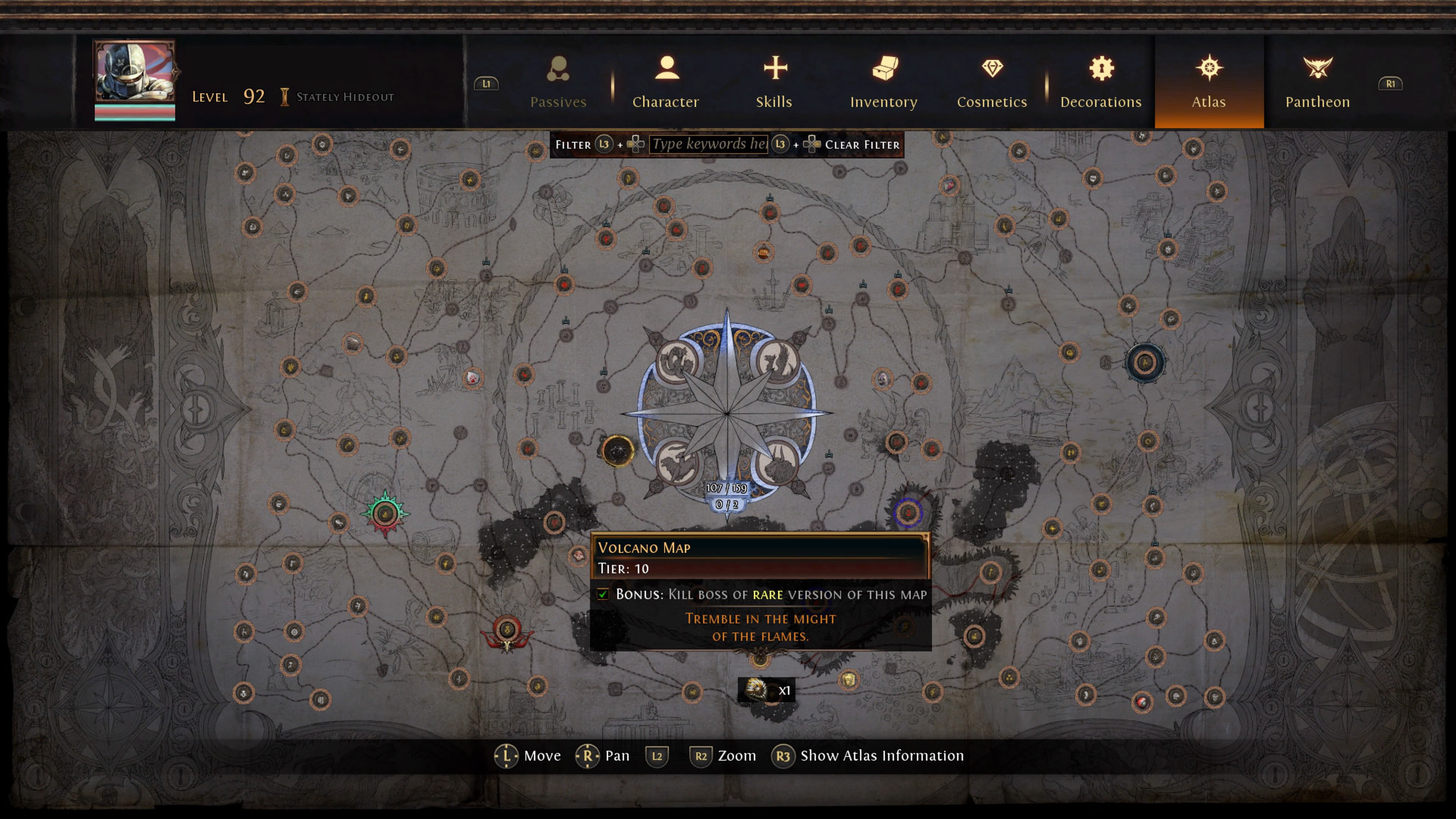Viewport: 1456px width, 819px height.
Task: Switch to the Cosmetics tab
Action: click(x=992, y=82)
